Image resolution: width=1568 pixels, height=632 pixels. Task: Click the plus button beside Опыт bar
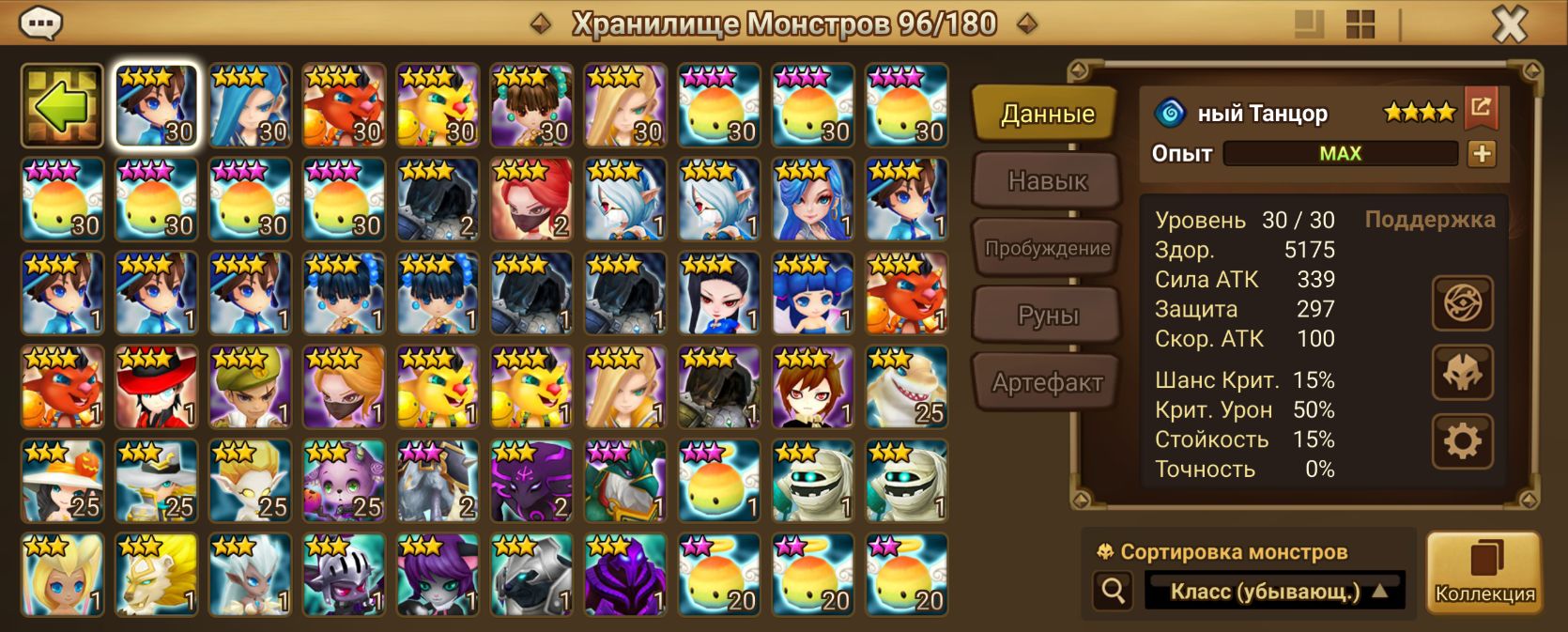1482,154
